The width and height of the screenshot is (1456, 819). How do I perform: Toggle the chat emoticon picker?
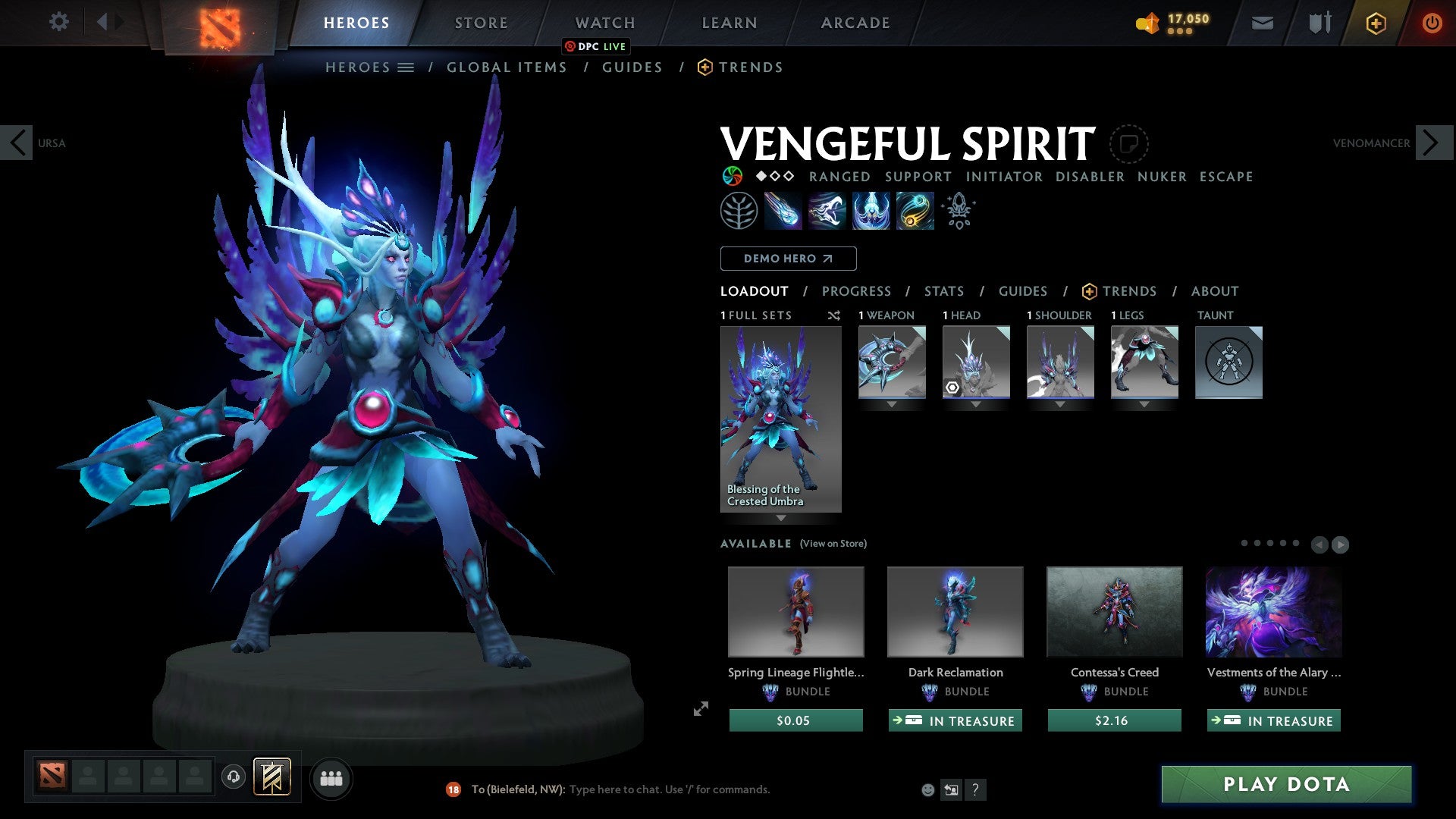[x=927, y=789]
